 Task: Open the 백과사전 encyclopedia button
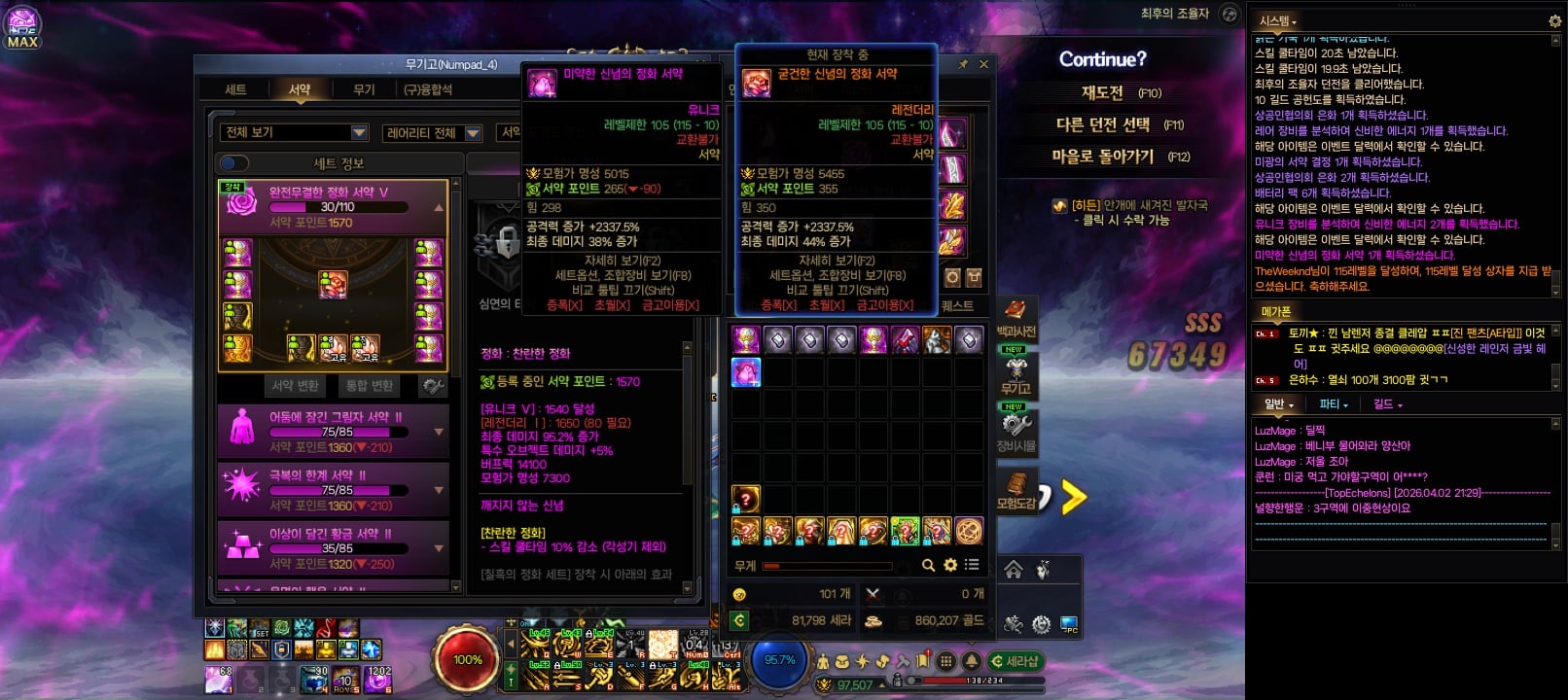coord(1016,319)
